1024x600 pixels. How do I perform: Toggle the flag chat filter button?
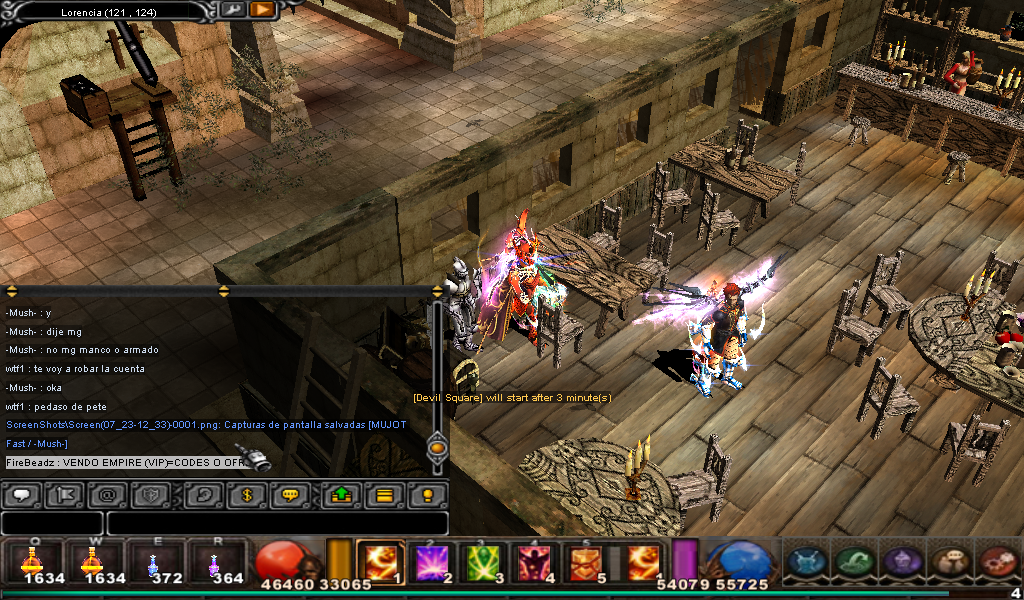click(64, 495)
